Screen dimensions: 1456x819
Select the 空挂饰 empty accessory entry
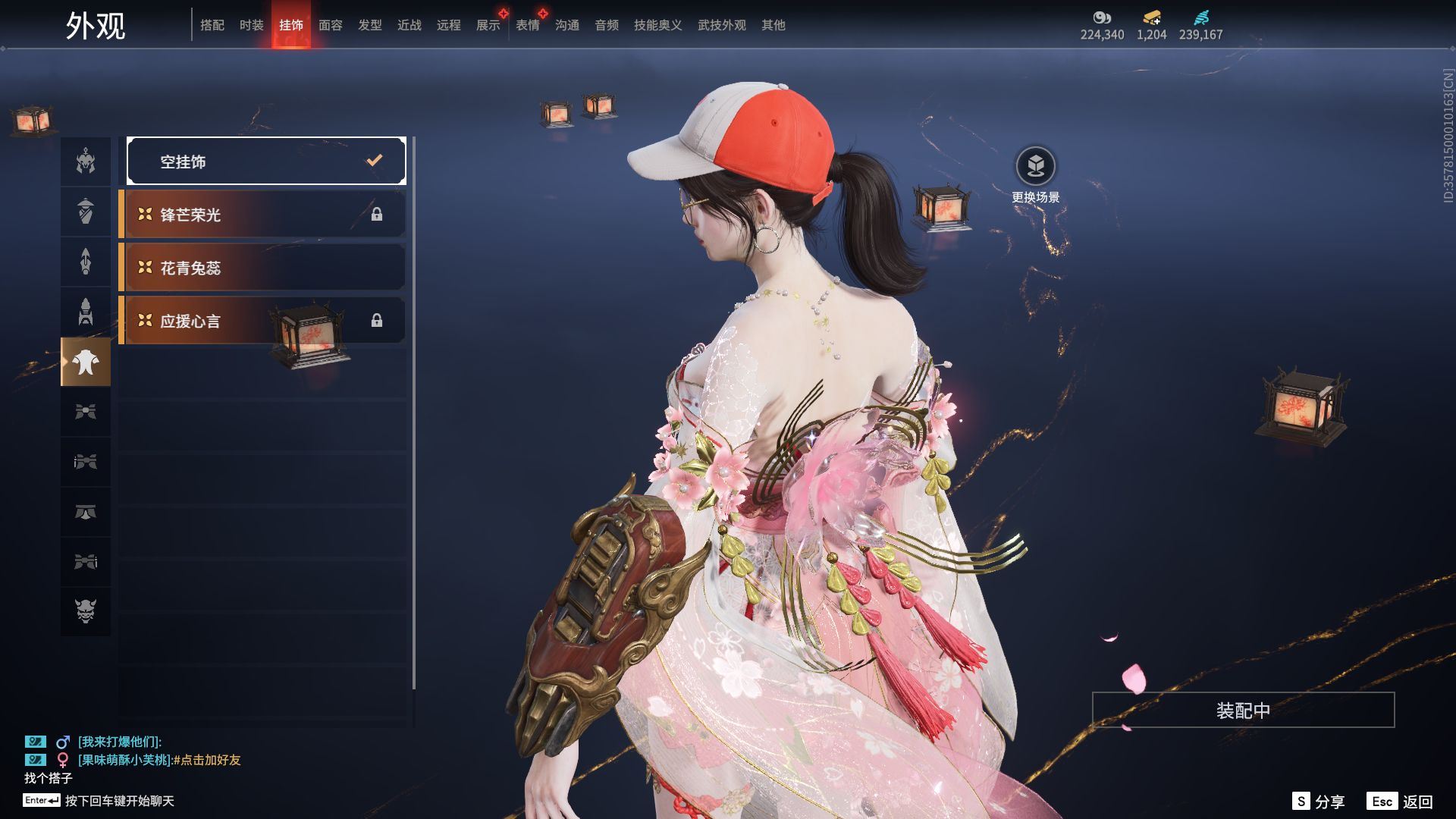point(266,161)
